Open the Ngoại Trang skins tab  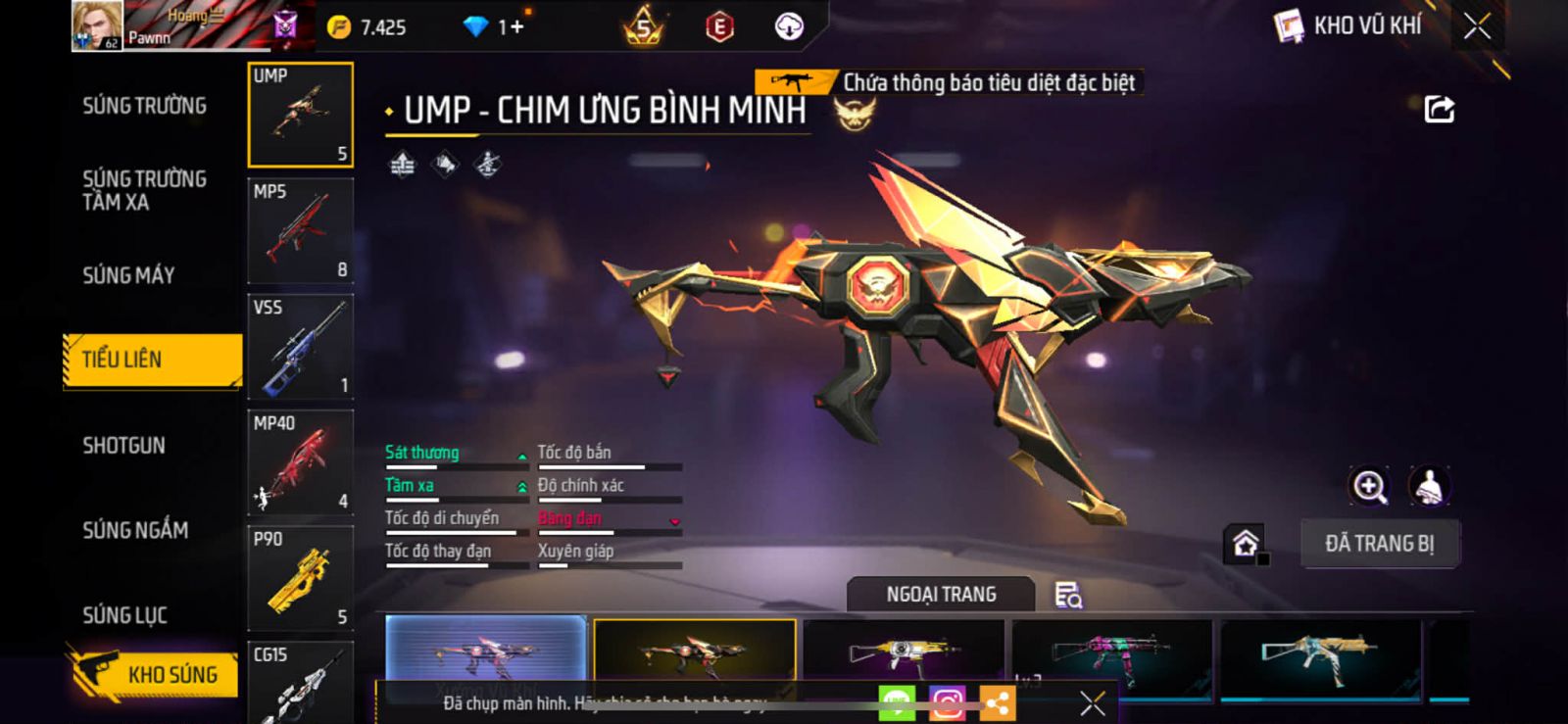point(941,595)
